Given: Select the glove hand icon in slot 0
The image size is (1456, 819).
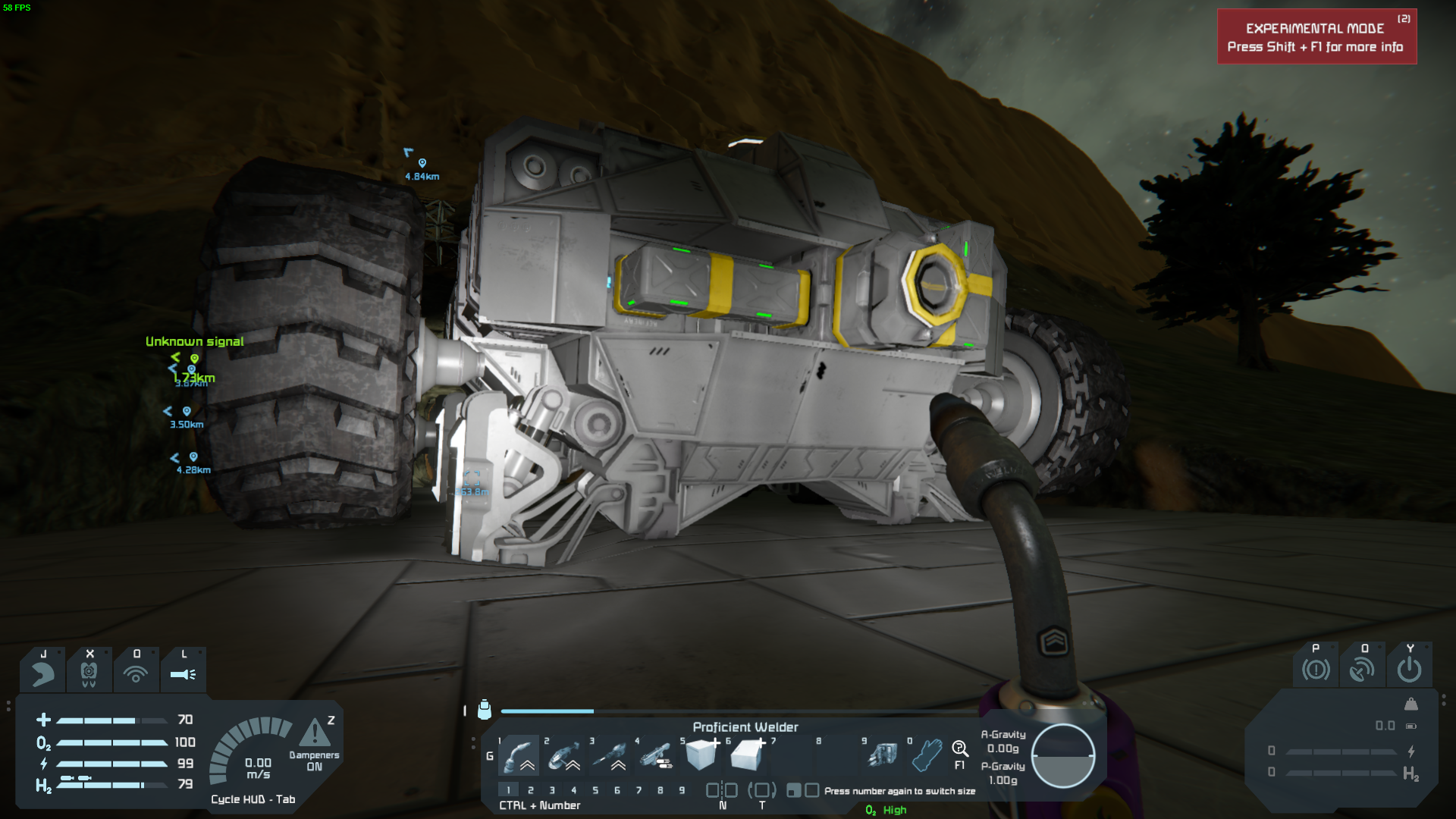Looking at the screenshot, I should pos(926,755).
